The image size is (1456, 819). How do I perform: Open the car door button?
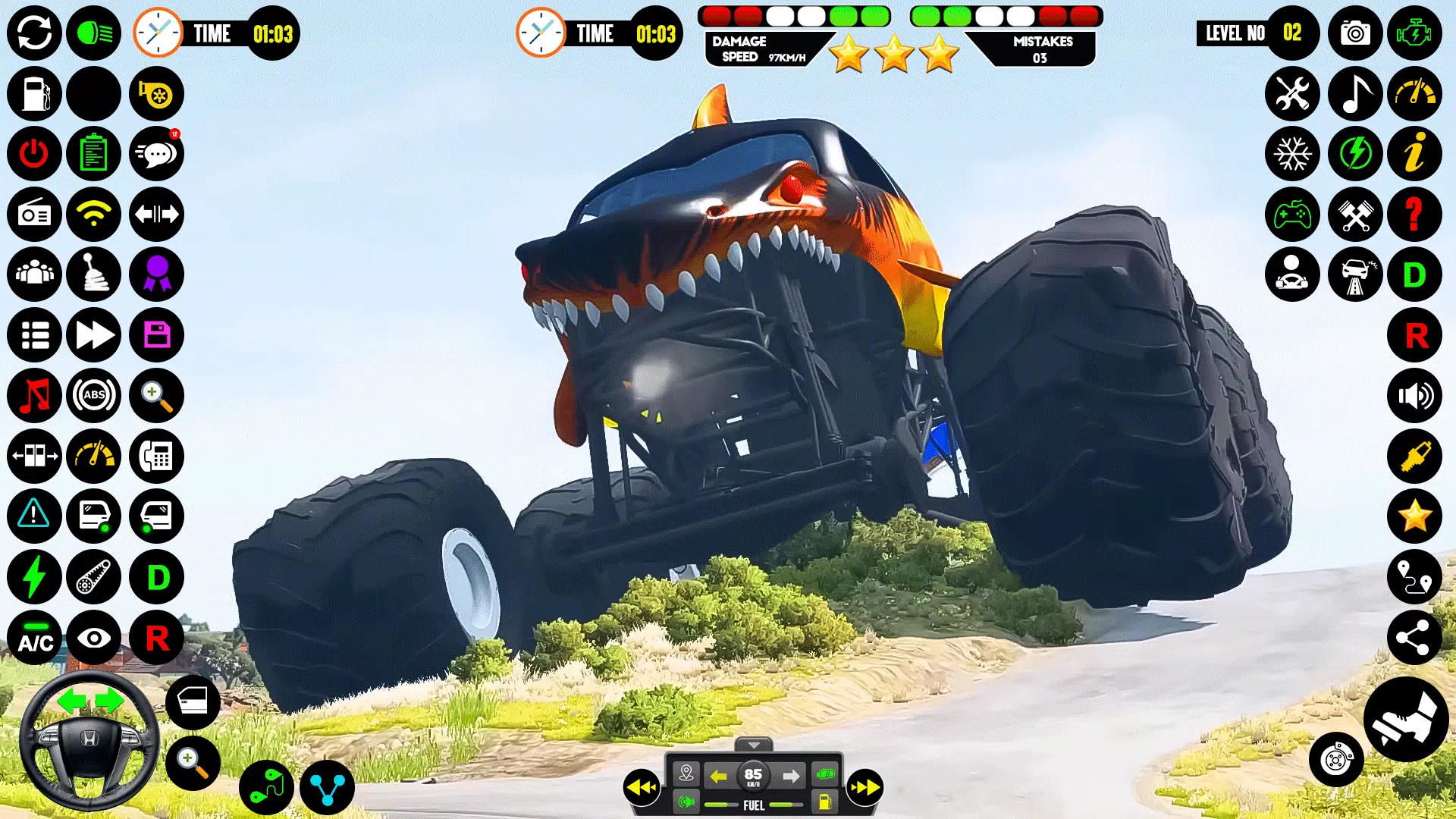coord(193,701)
